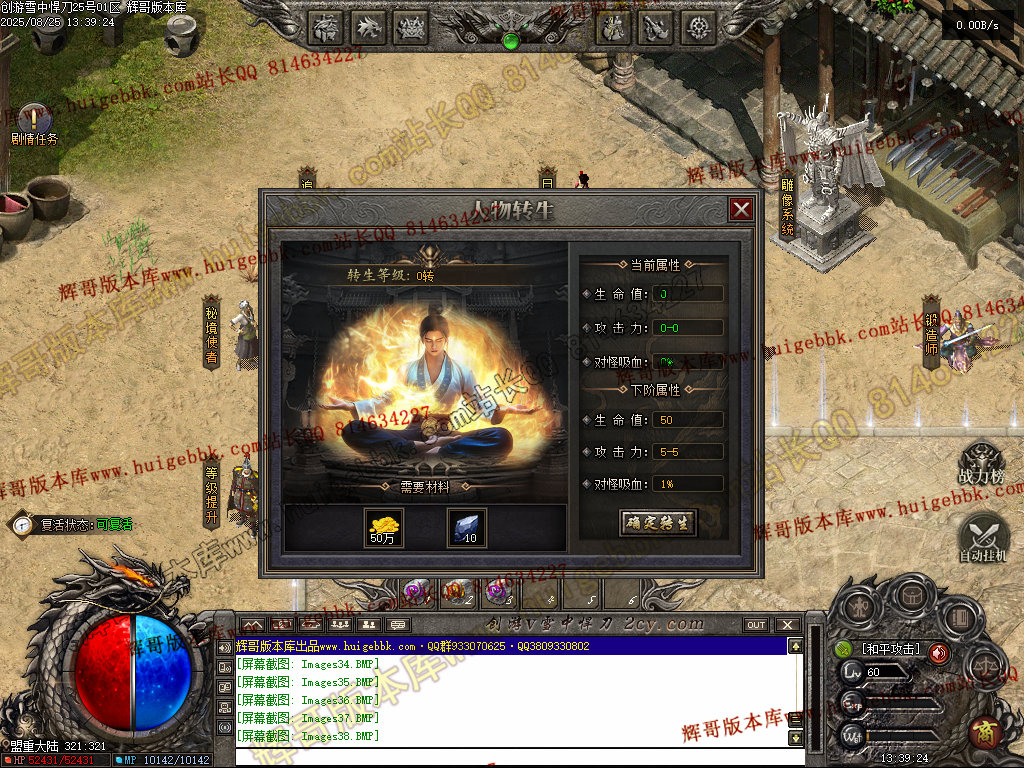1024x768 pixels.
Task: Open the crossed axe icon in the top bar
Action: (x=656, y=27)
